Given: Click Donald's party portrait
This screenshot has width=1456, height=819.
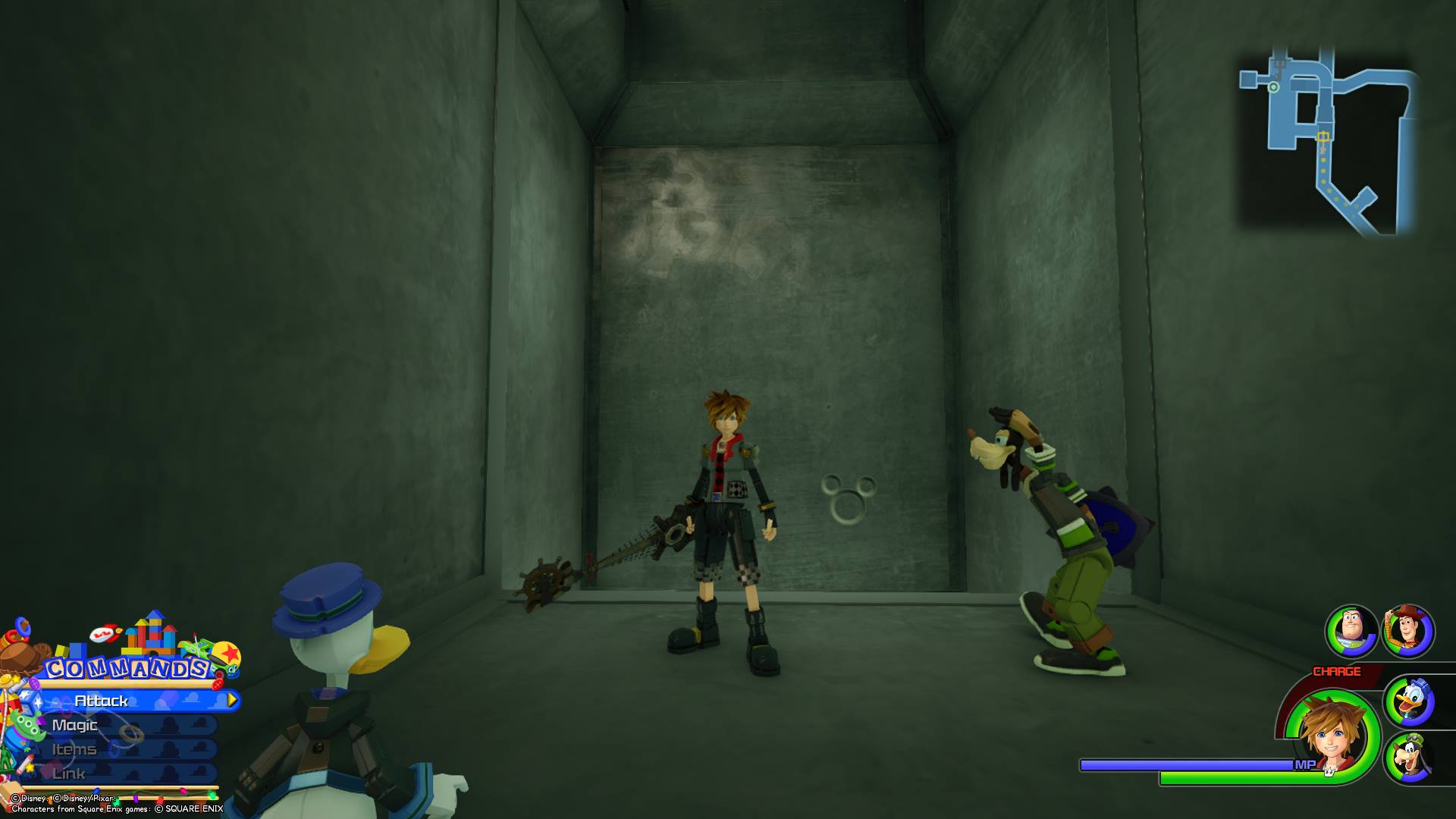Looking at the screenshot, I should [1409, 701].
